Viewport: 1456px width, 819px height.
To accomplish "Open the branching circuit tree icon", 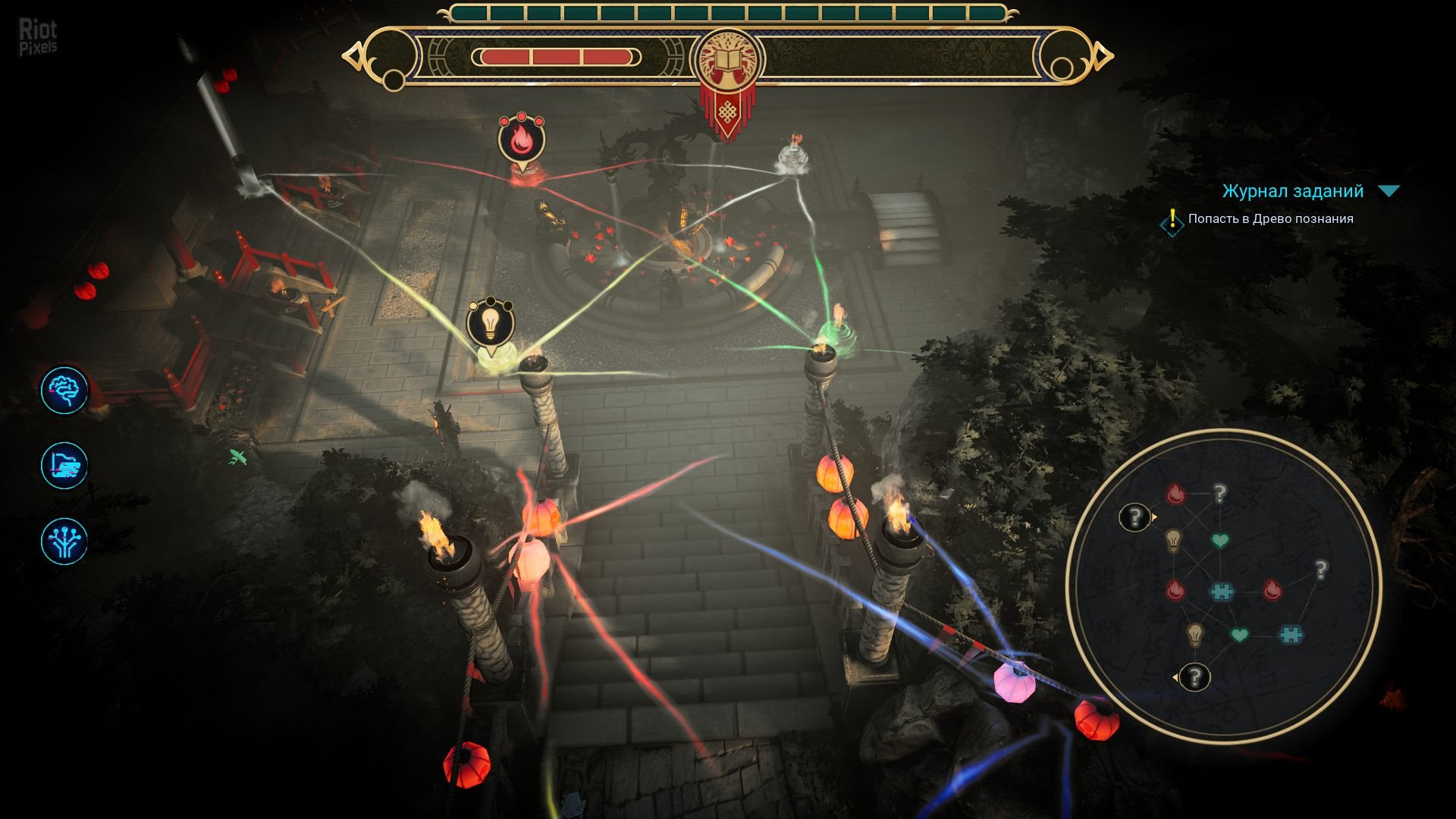I will 64,541.
